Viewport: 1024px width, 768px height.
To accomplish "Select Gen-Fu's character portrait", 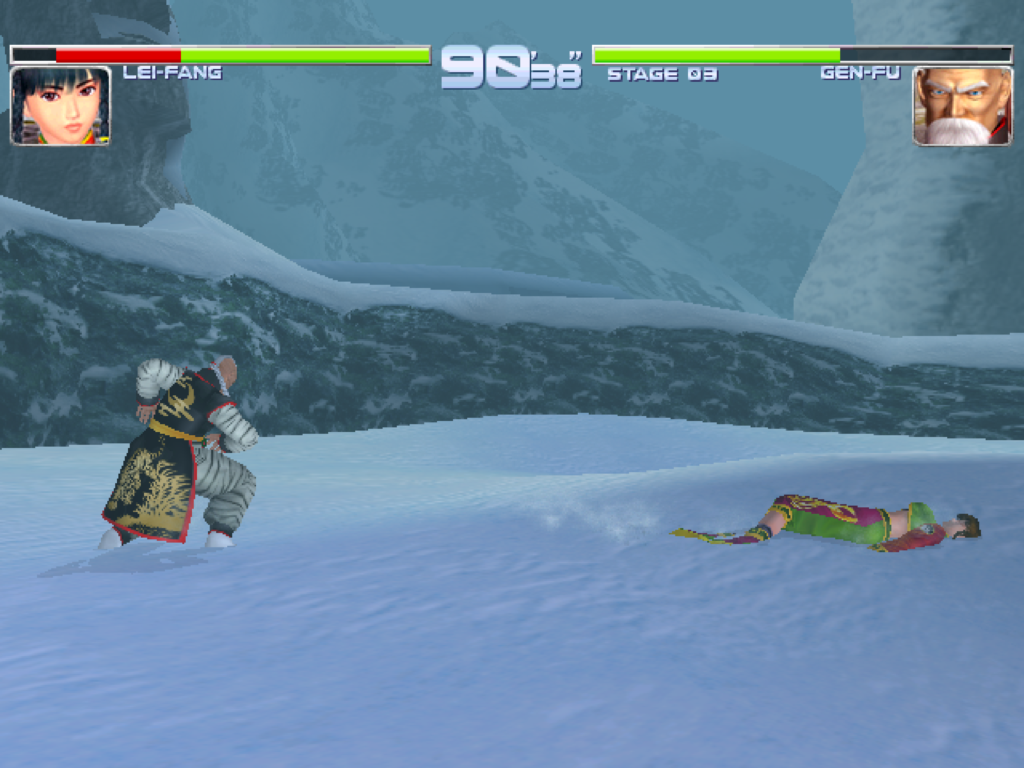I will [962, 106].
